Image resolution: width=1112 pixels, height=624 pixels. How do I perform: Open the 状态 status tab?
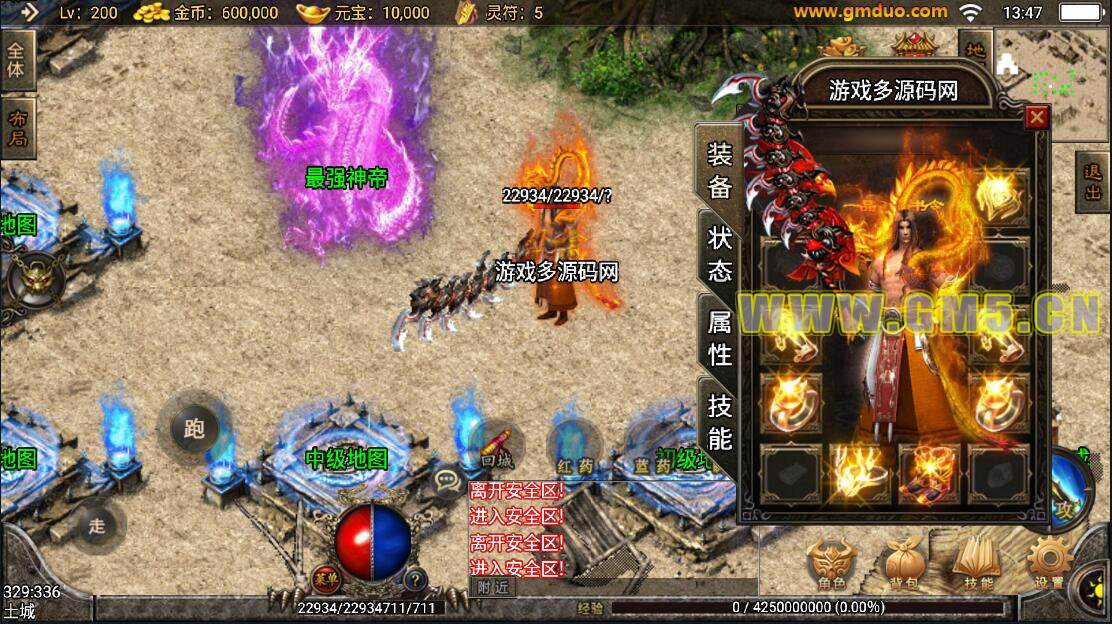coord(720,254)
